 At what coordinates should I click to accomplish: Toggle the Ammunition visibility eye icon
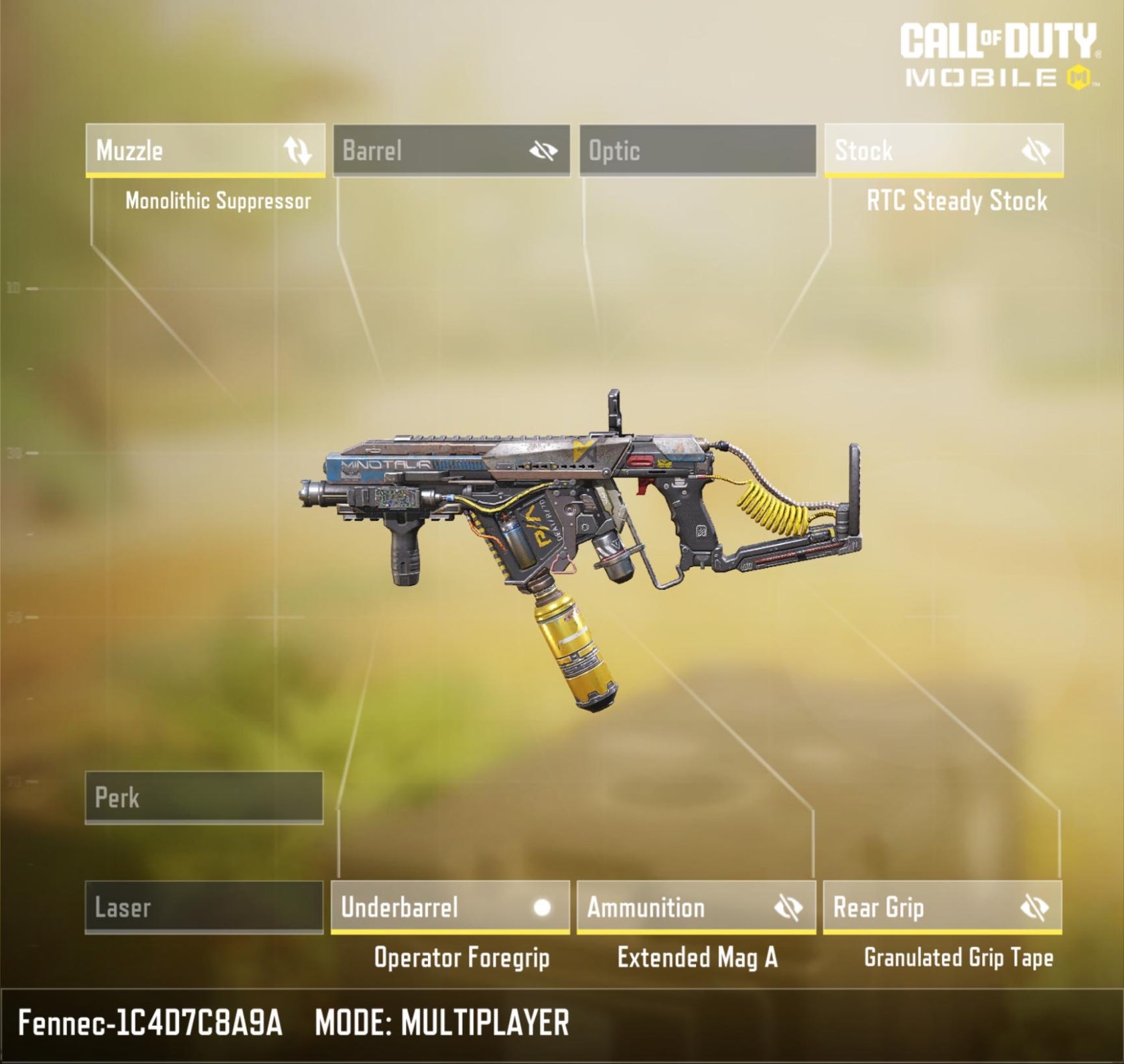click(788, 908)
